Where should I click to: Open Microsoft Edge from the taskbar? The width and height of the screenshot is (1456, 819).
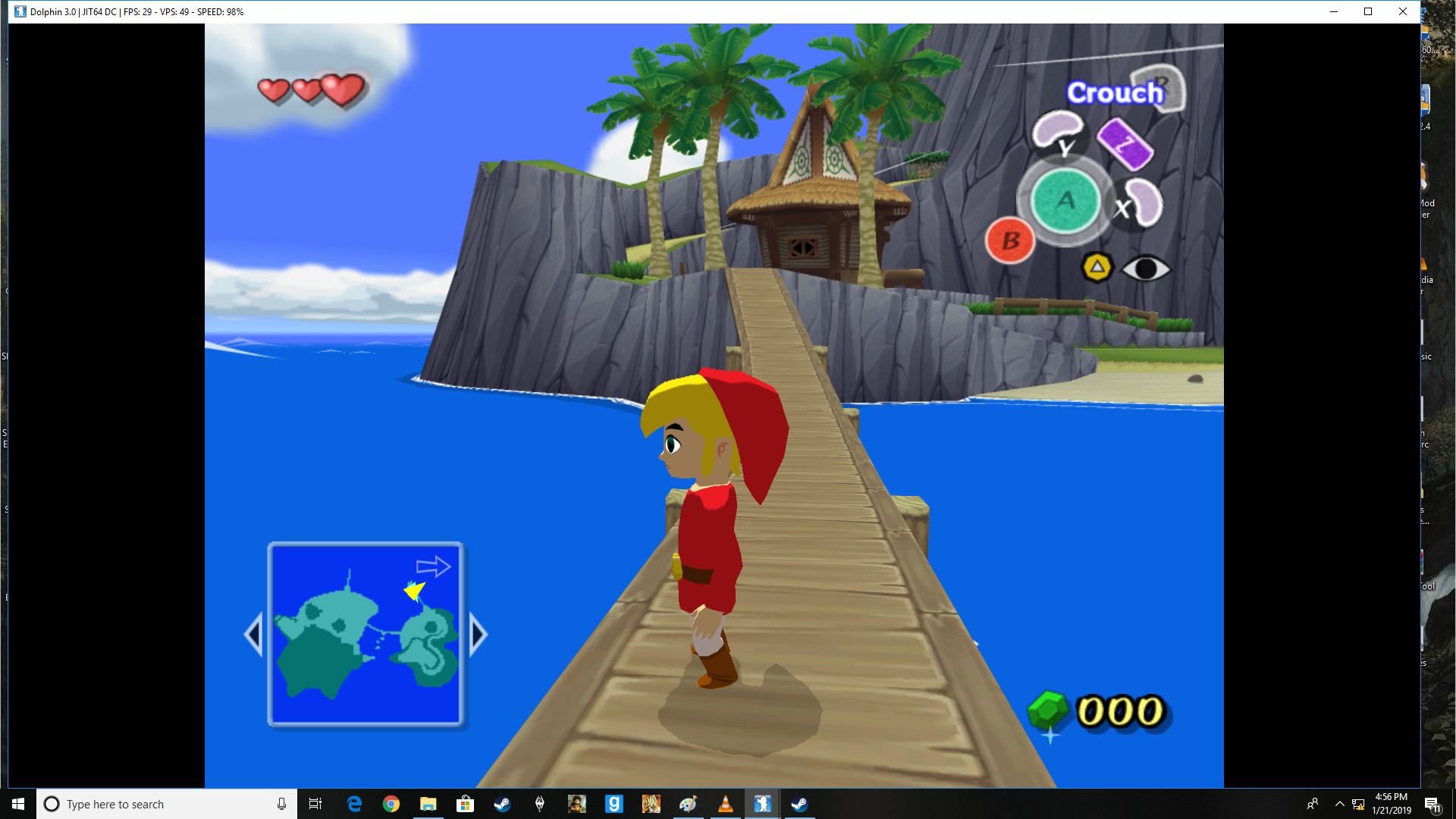(x=353, y=804)
